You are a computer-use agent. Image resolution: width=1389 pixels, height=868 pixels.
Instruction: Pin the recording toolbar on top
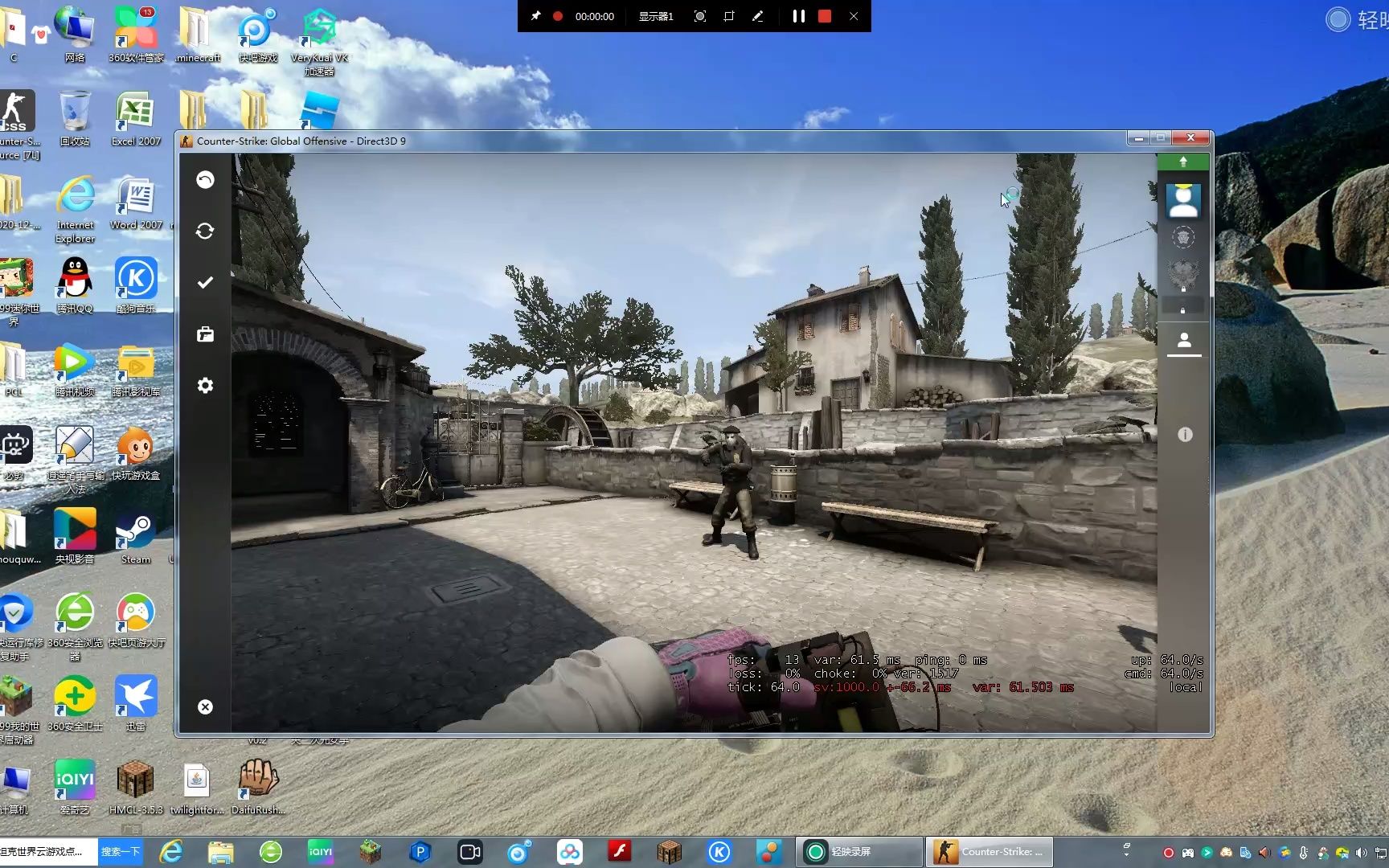(535, 16)
